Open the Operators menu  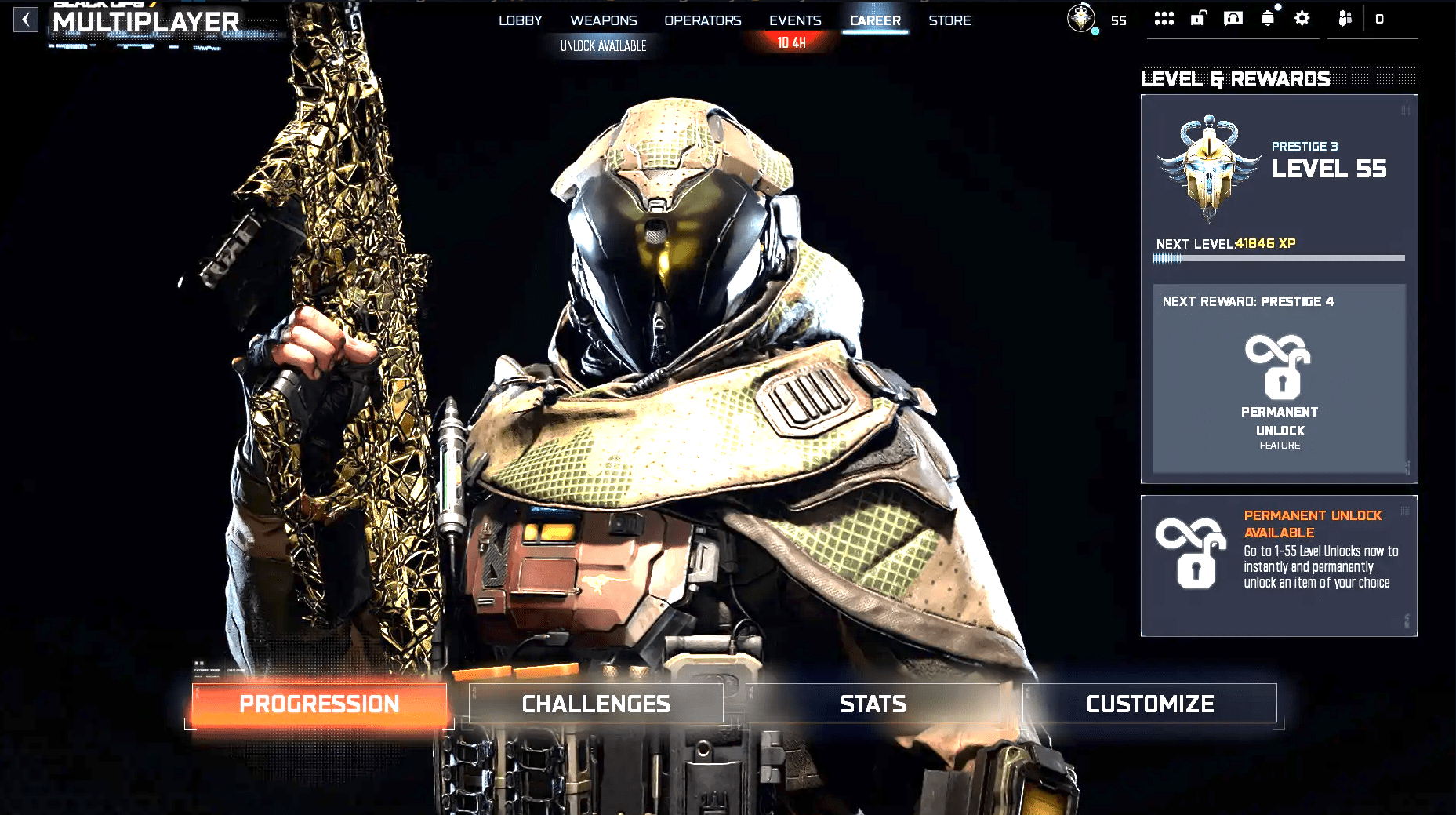pos(702,20)
